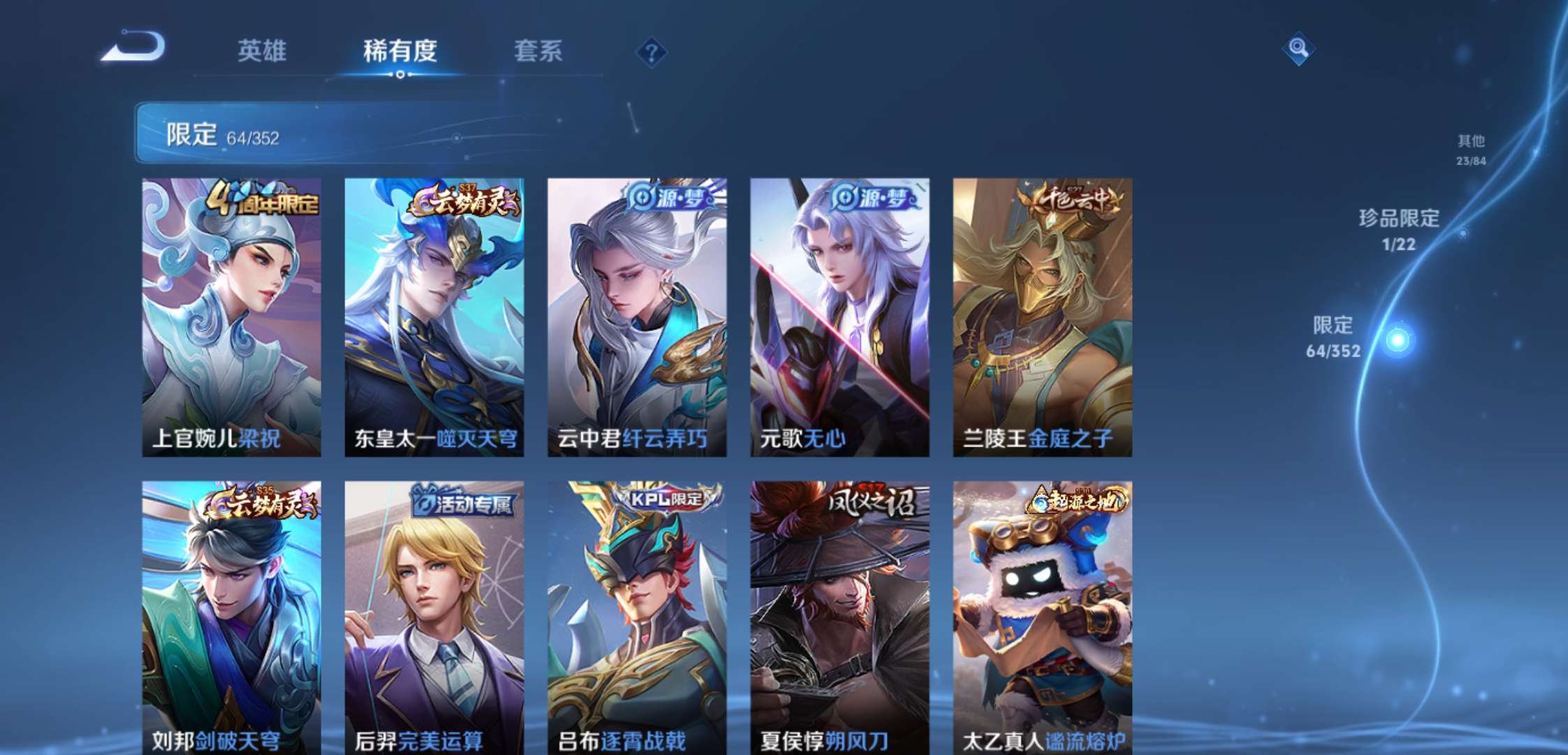Click the back arrow button
This screenshot has width=1568, height=755.
pyautogui.click(x=133, y=48)
